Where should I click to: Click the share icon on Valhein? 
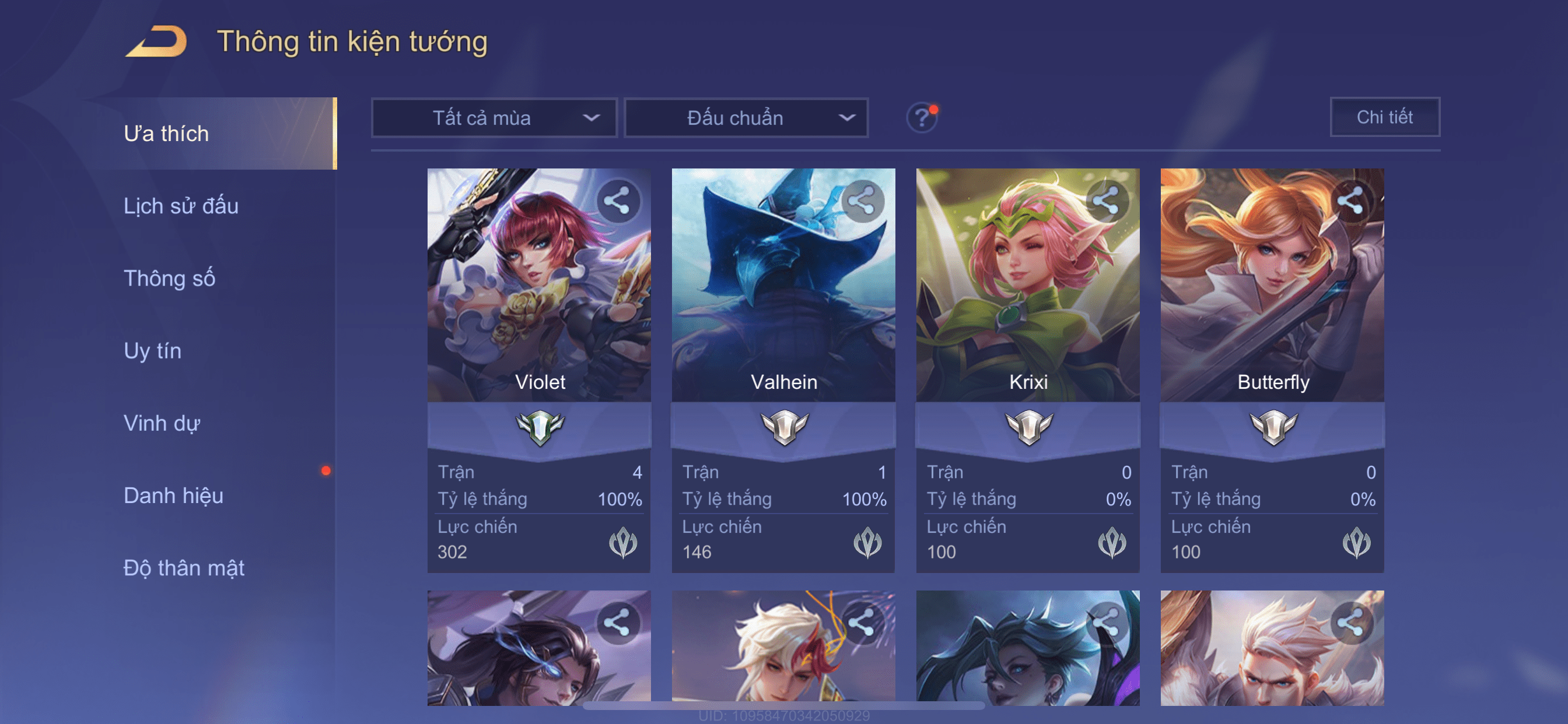pyautogui.click(x=862, y=200)
